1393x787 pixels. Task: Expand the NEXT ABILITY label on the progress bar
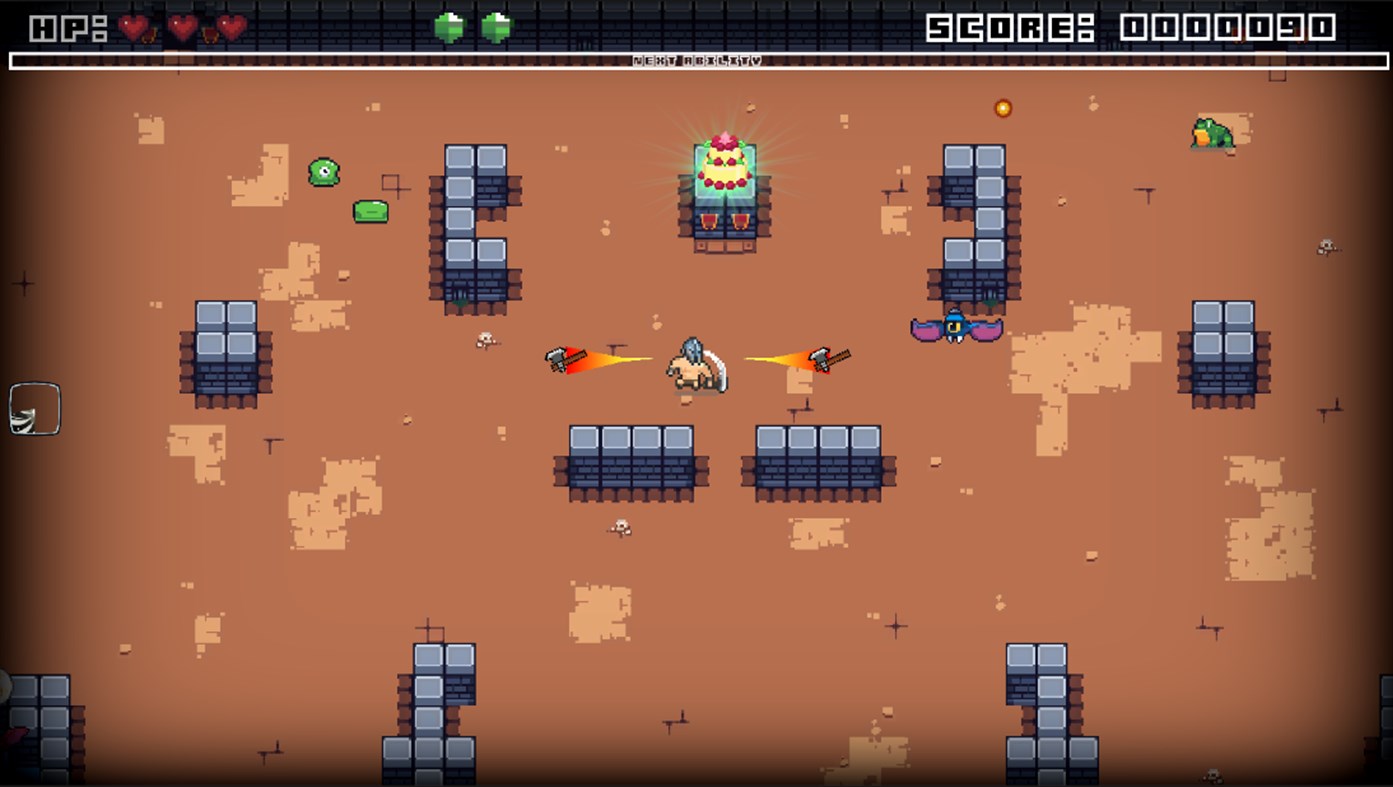click(697, 60)
